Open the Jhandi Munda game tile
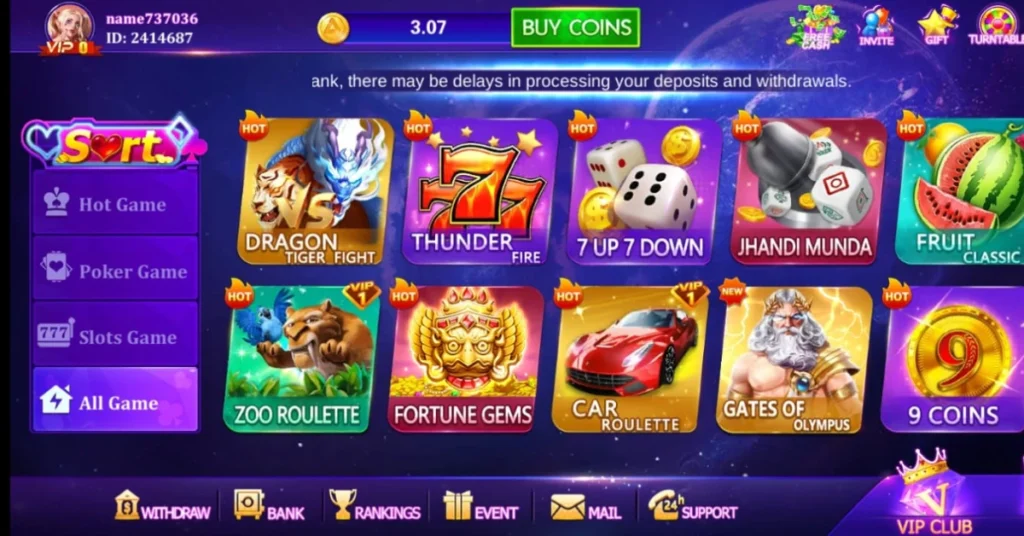Viewport: 1024px width, 536px height. pos(808,191)
